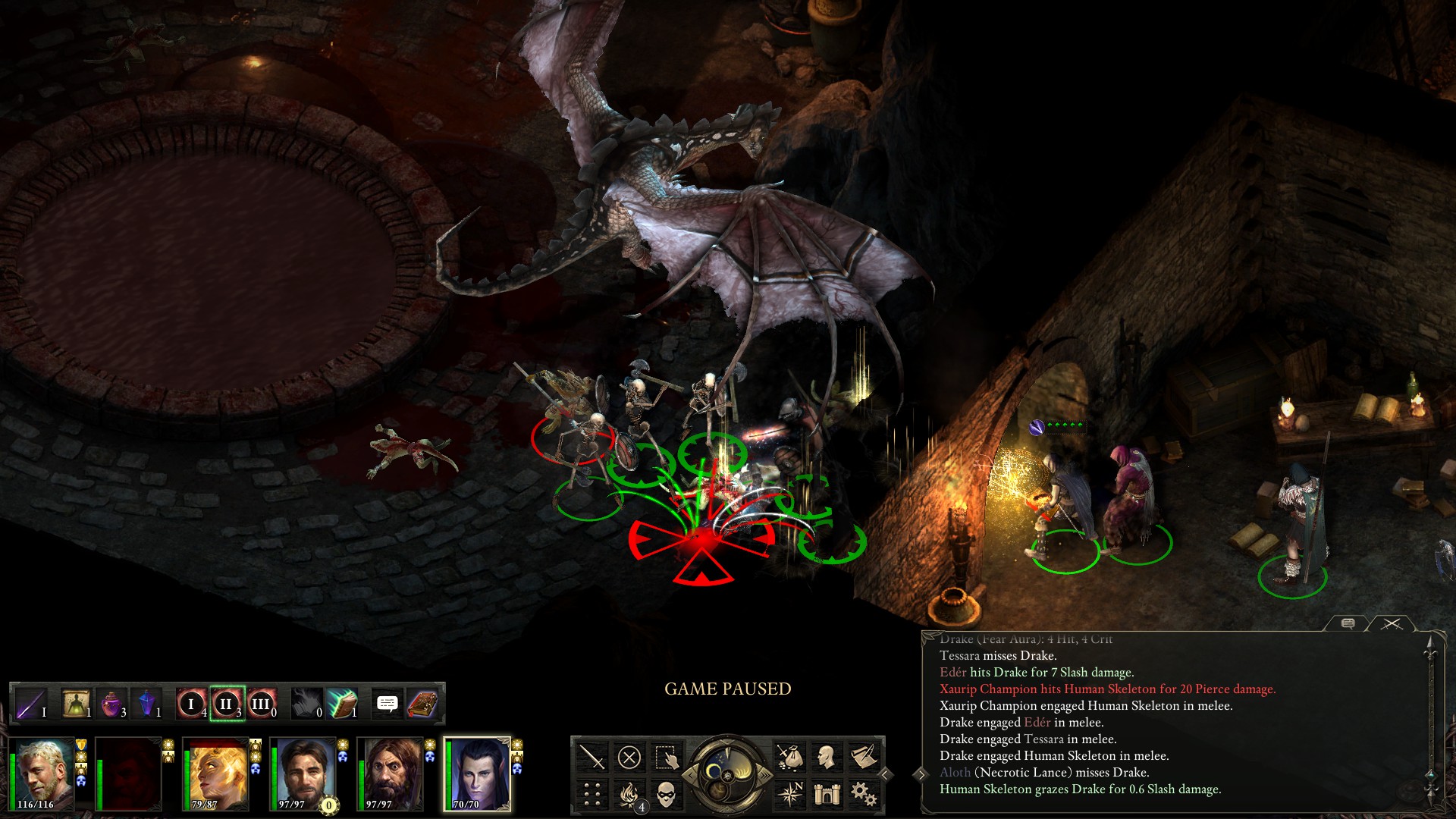Select the purple potion quick item
The image size is (1456, 819).
[111, 704]
